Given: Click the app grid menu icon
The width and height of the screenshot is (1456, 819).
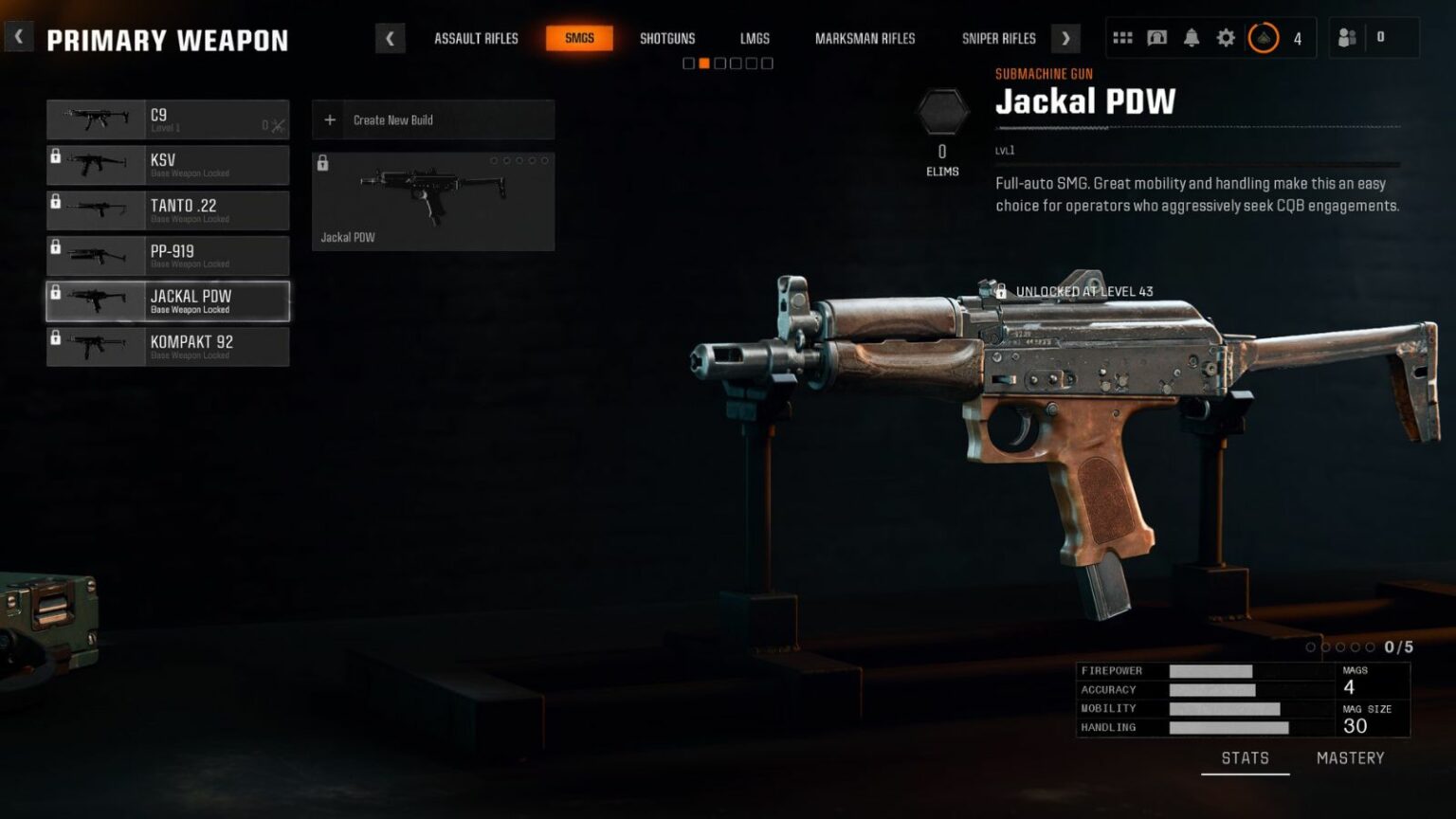Looking at the screenshot, I should tap(1123, 37).
